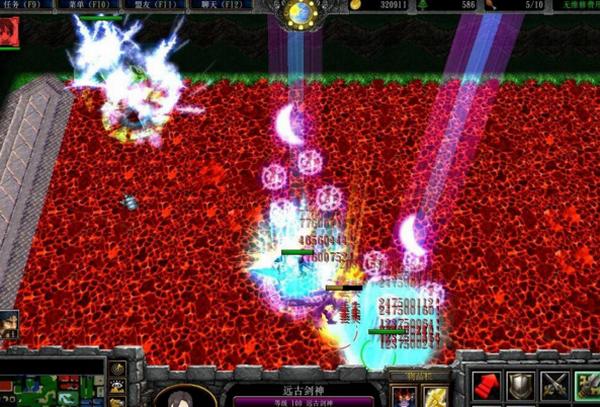Select the hero icon on left edge
Screen dimensions: 600x407
[x=9, y=324]
